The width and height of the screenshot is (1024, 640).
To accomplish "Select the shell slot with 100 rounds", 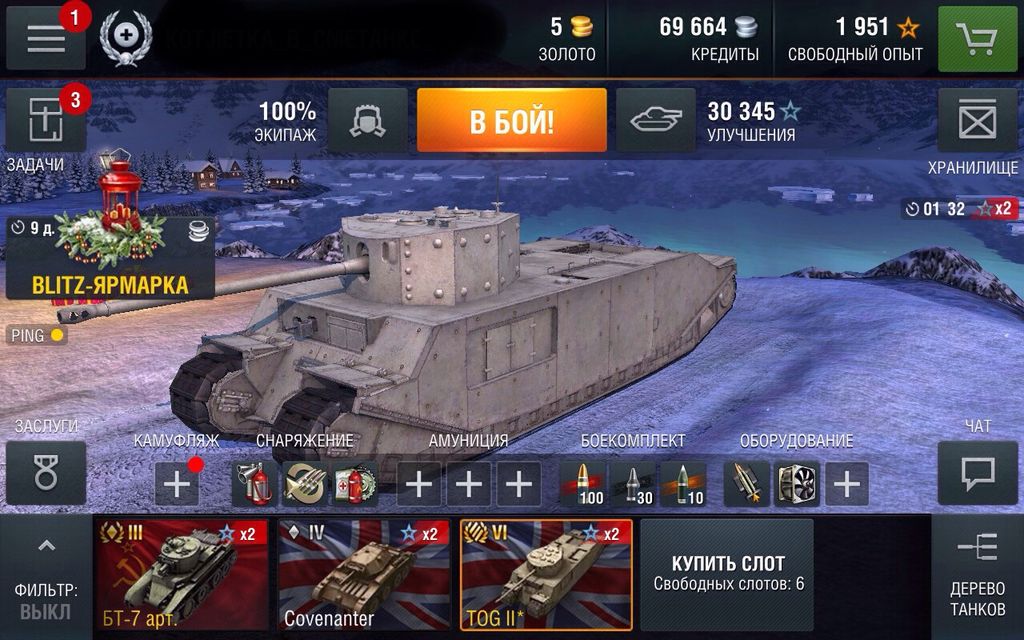I will tap(583, 484).
